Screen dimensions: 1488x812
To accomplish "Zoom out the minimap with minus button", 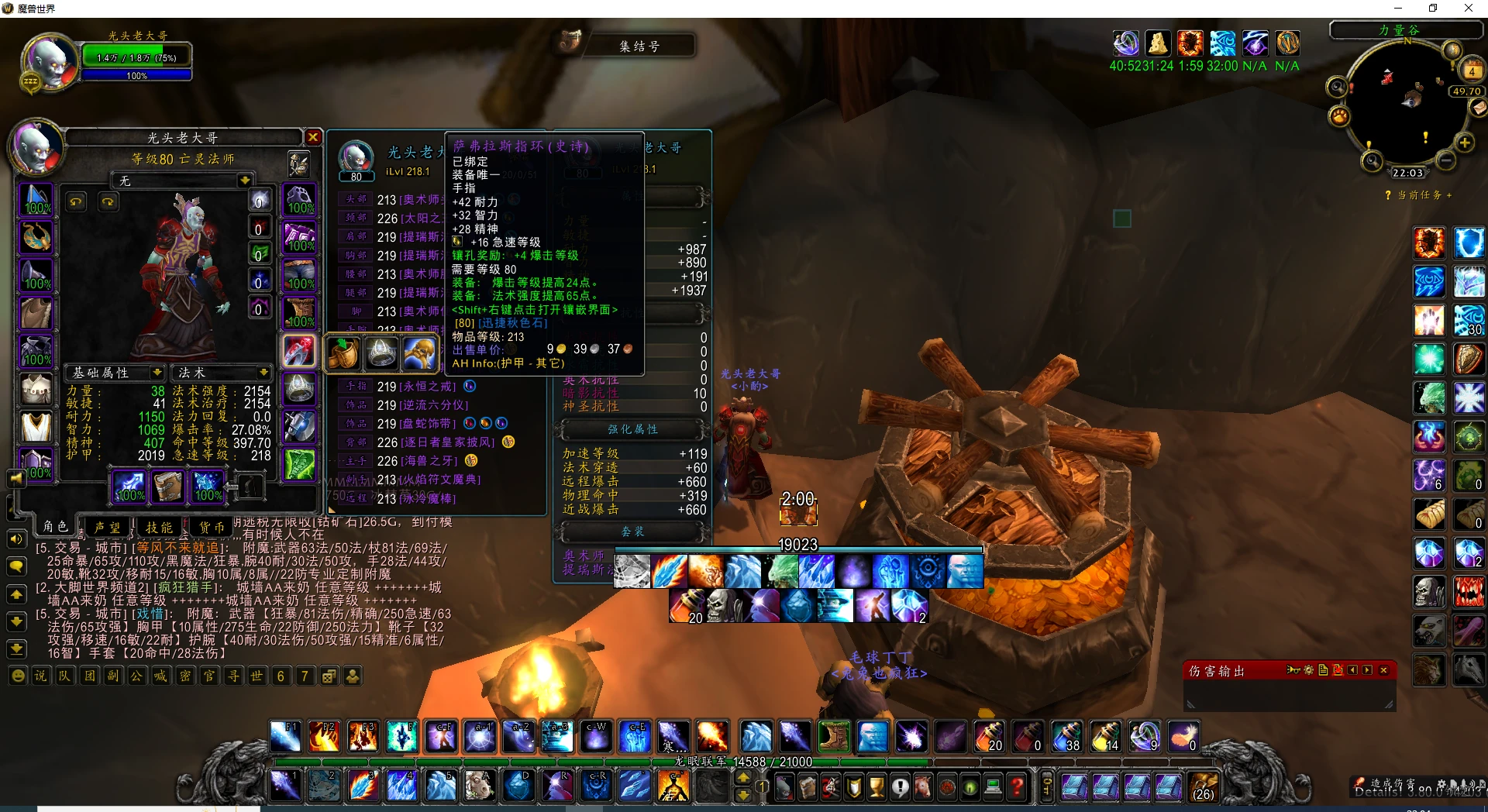I will (x=1445, y=160).
